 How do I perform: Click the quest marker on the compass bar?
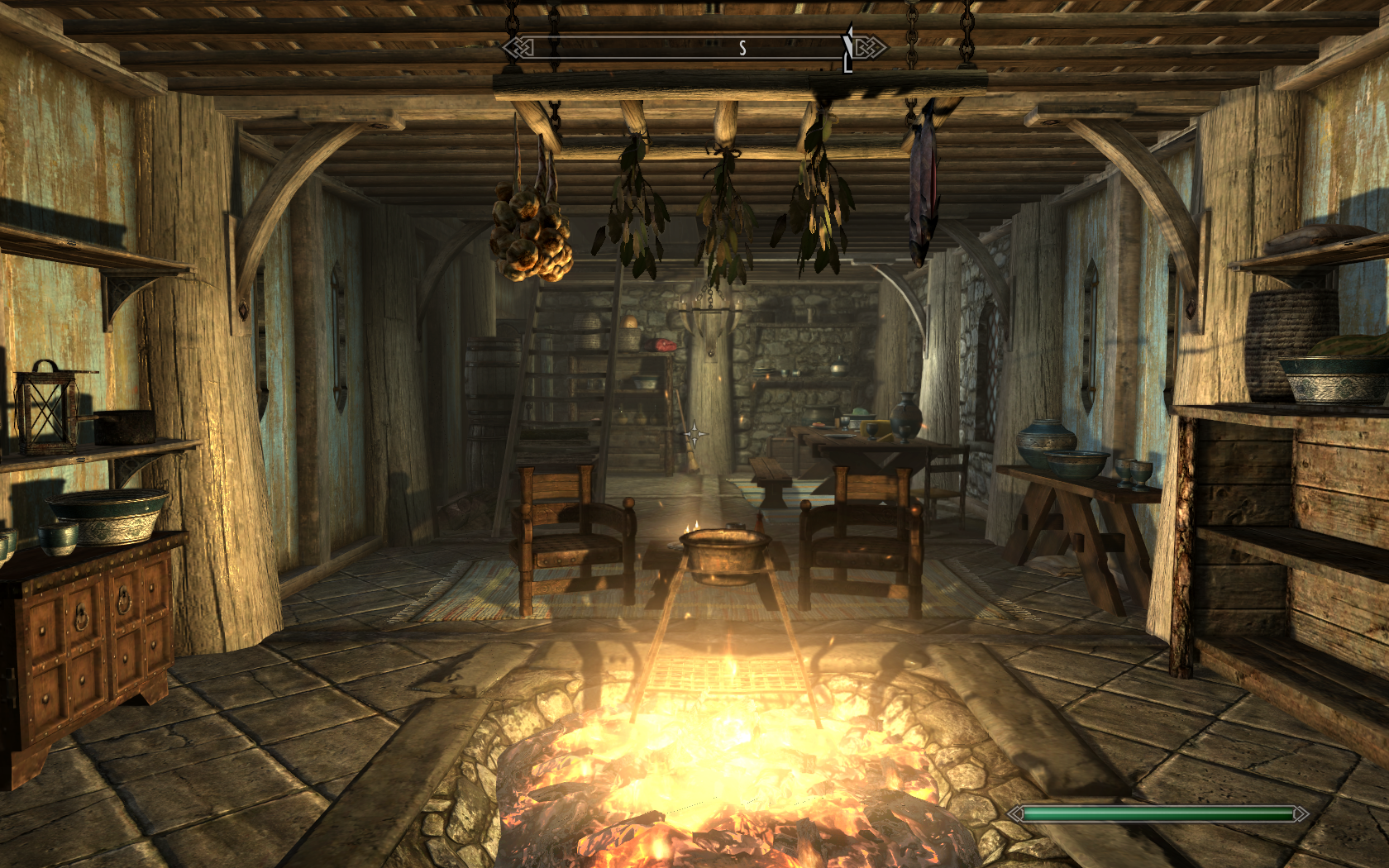pos(845,47)
